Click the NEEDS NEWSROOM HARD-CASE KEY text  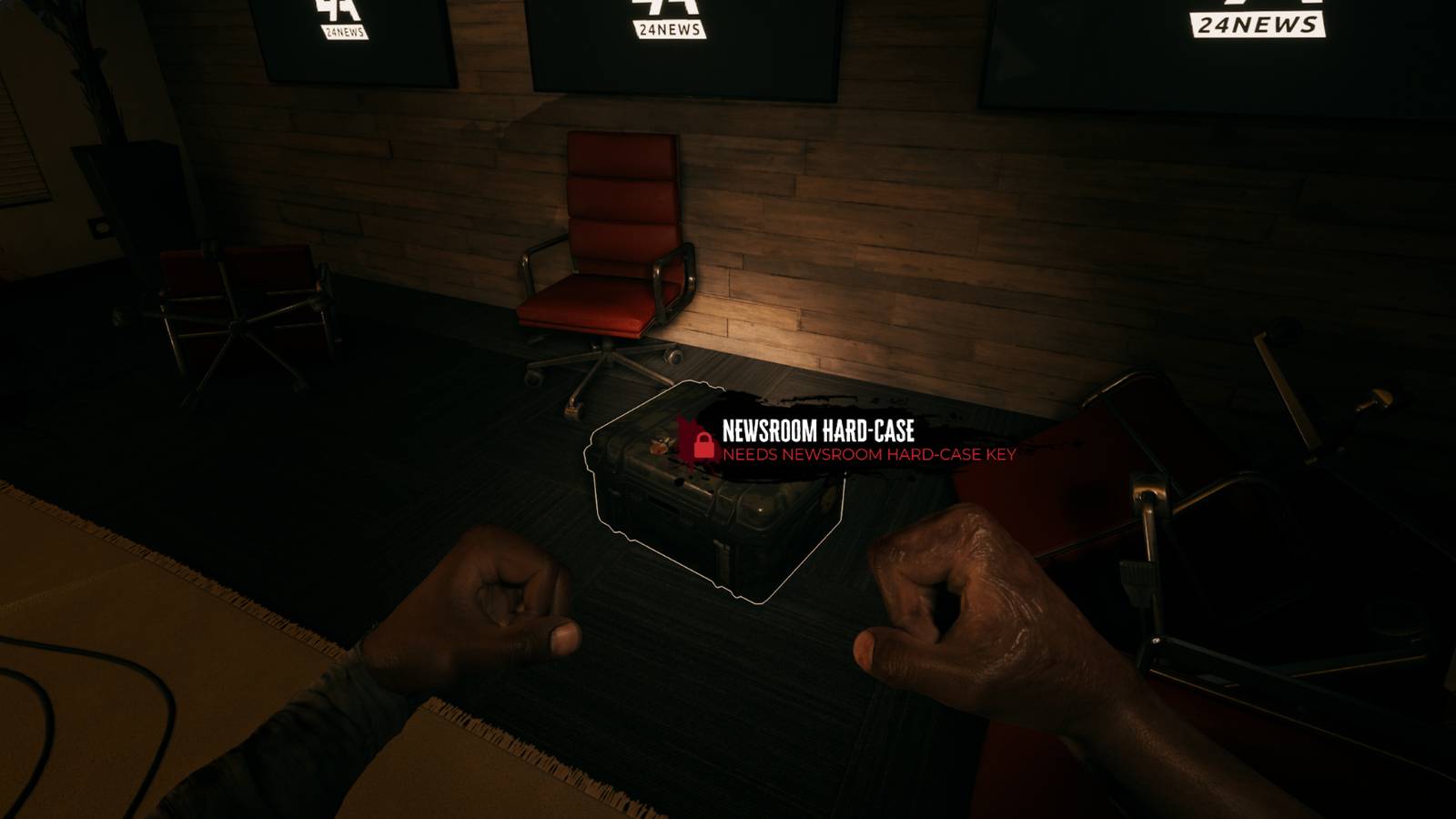869,455
